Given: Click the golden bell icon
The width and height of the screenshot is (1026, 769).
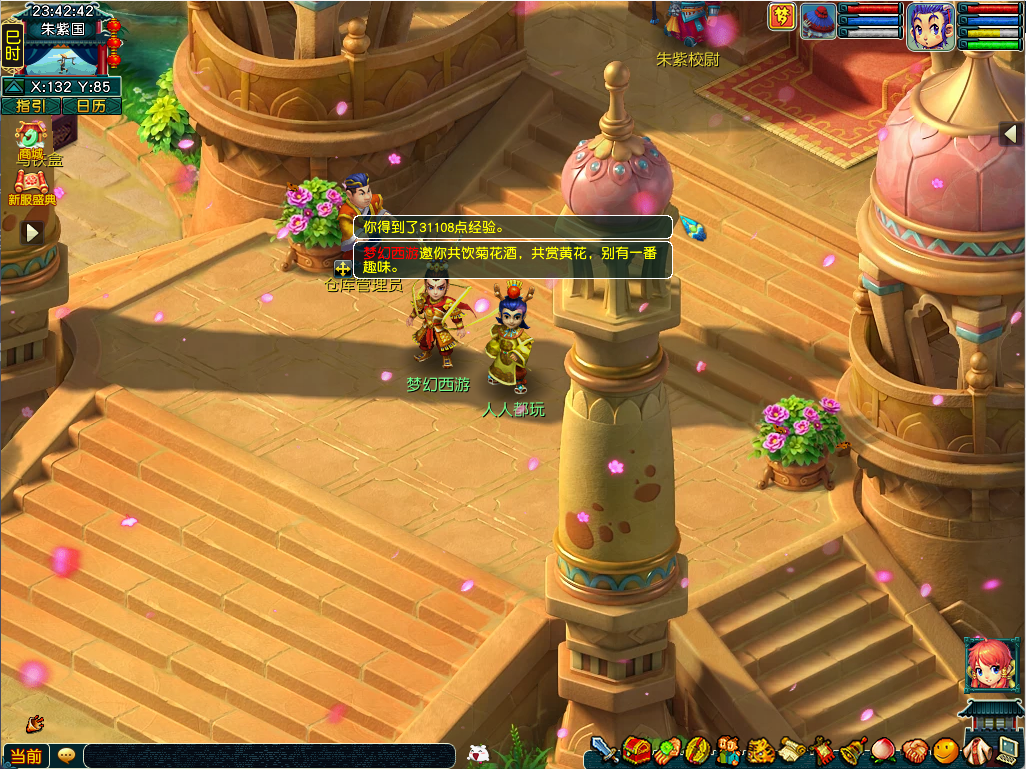Looking at the screenshot, I should (853, 749).
